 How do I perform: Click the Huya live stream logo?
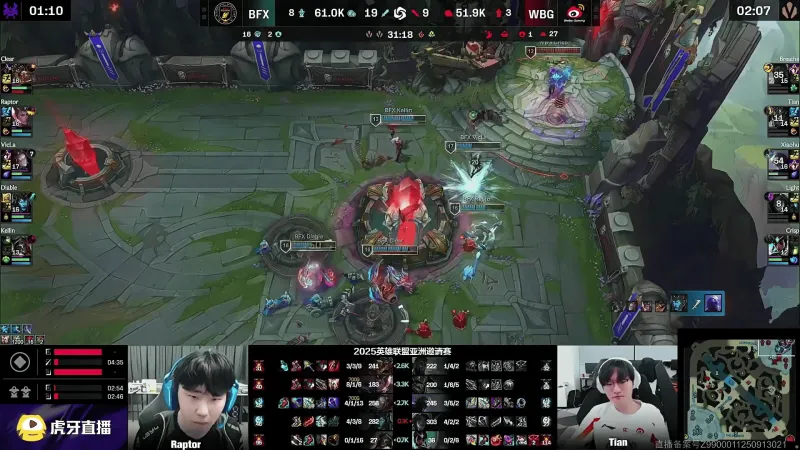[x=62, y=427]
